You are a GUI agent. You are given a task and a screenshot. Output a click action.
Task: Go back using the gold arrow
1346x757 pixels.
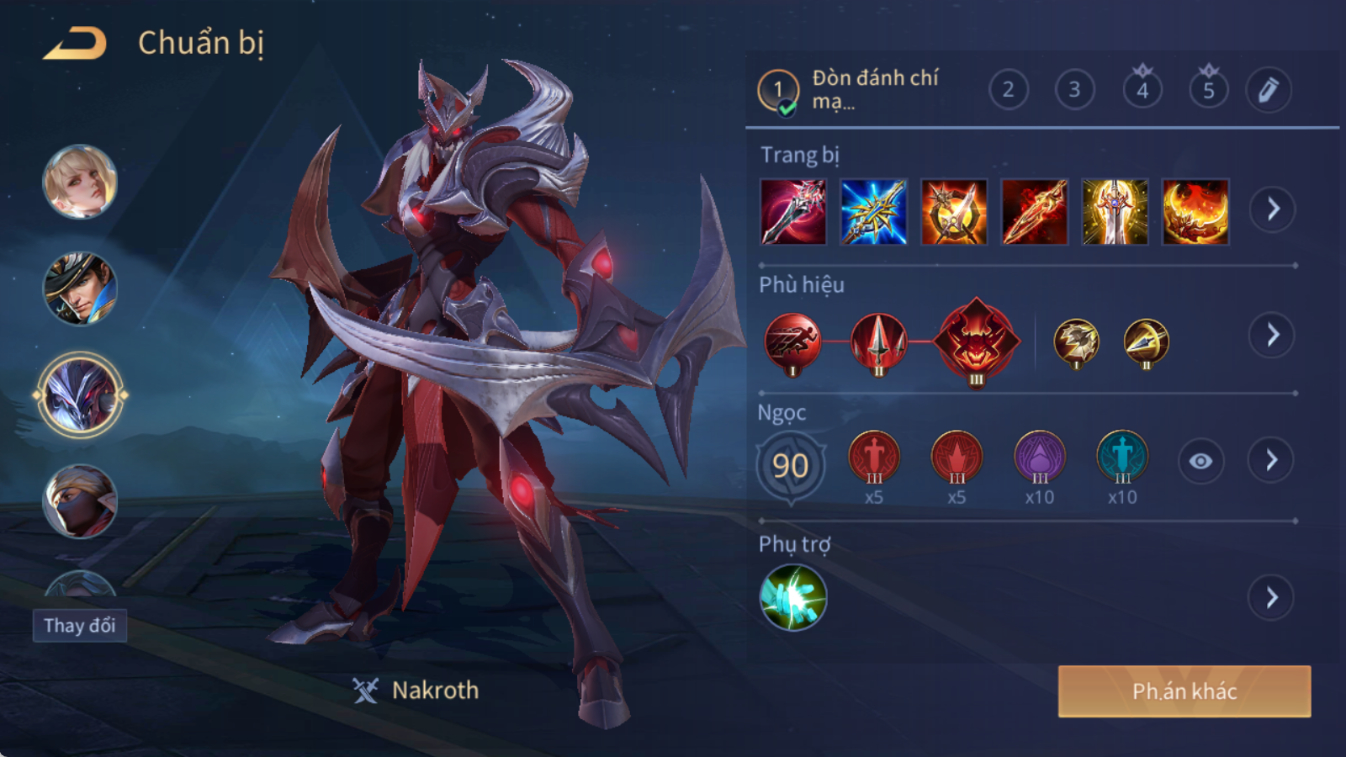(75, 43)
